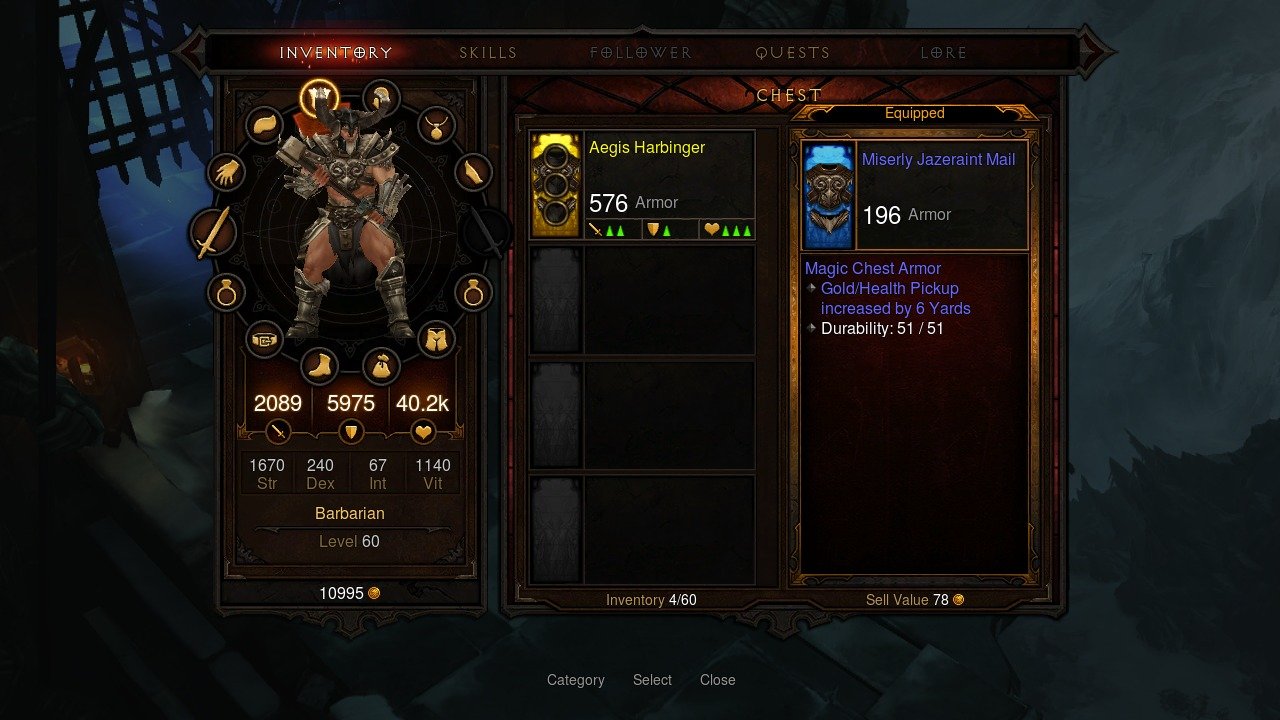
Task: Select the golden sword main-hand slot
Action: [x=213, y=233]
